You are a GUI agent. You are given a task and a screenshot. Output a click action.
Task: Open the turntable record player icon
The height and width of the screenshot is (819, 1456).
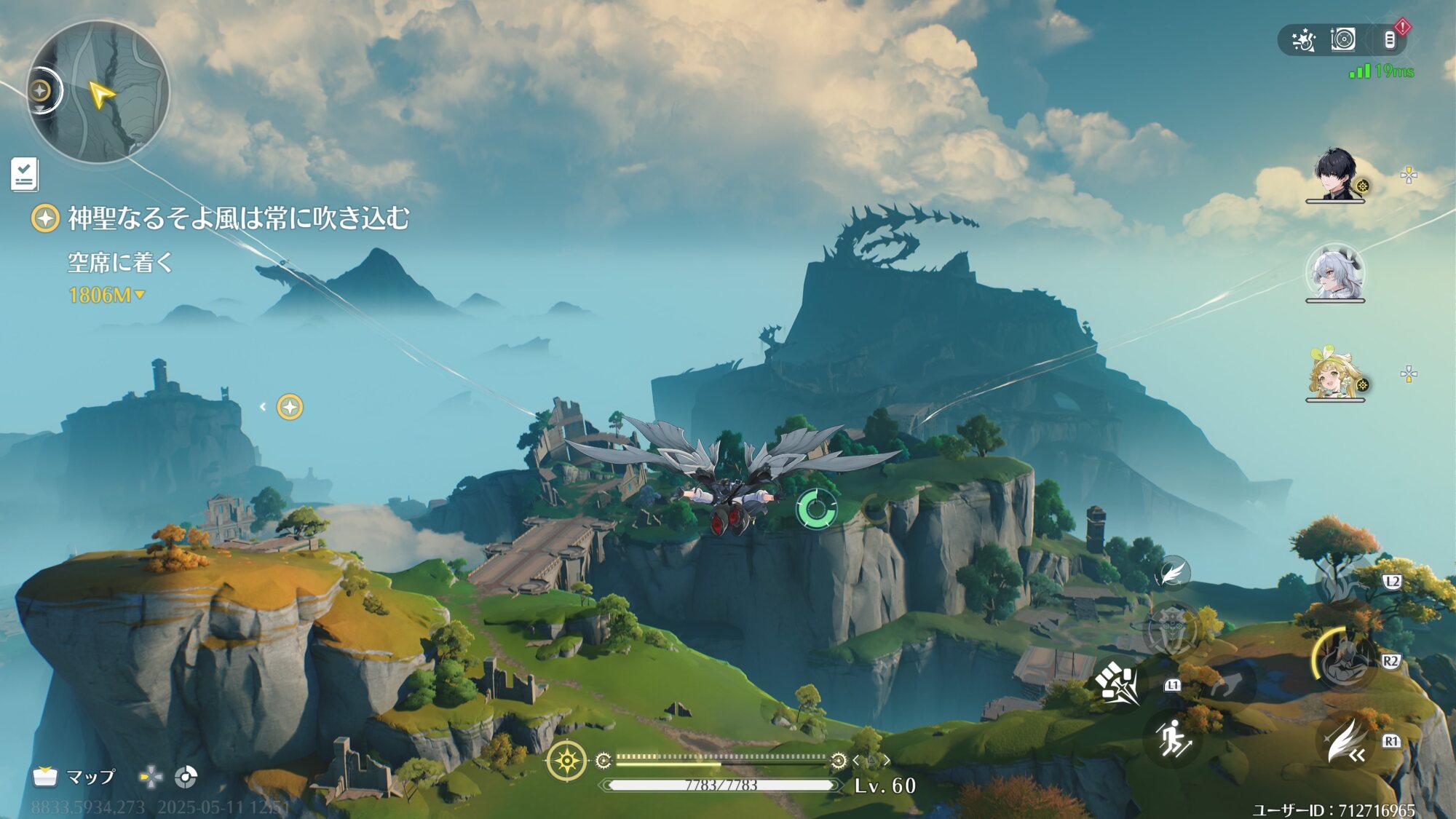pos(1343,39)
